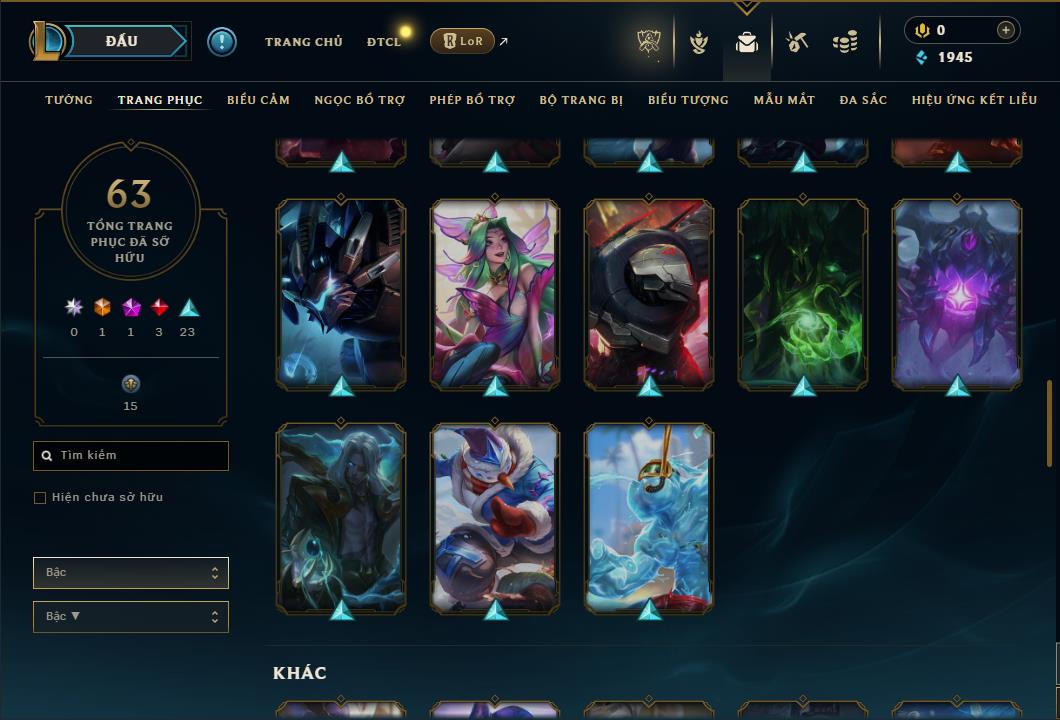The height and width of the screenshot is (720, 1060).
Task: Switch to the BIỂU CẢM tab
Action: coord(258,100)
